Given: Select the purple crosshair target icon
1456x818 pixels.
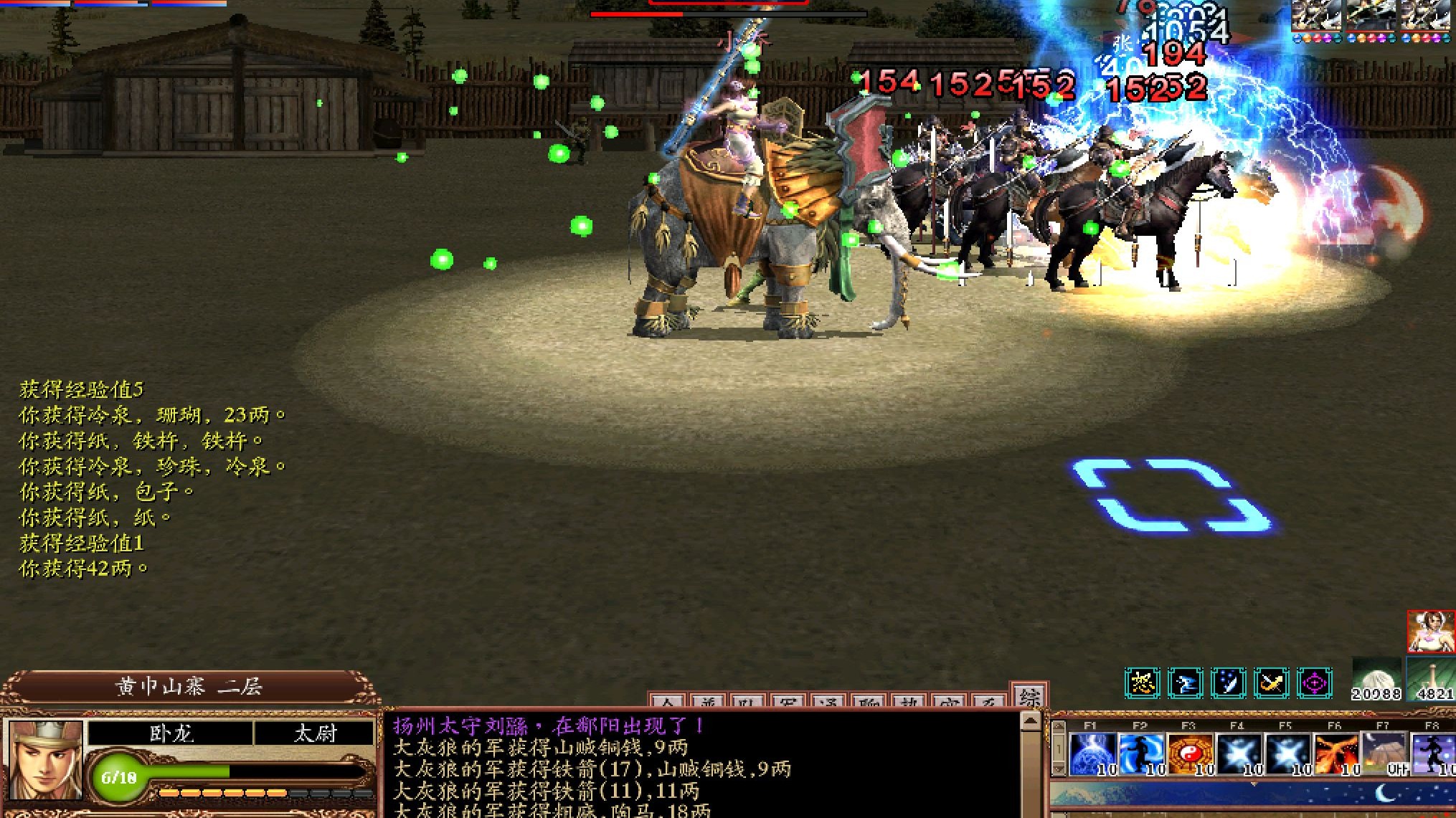Looking at the screenshot, I should (x=1314, y=683).
